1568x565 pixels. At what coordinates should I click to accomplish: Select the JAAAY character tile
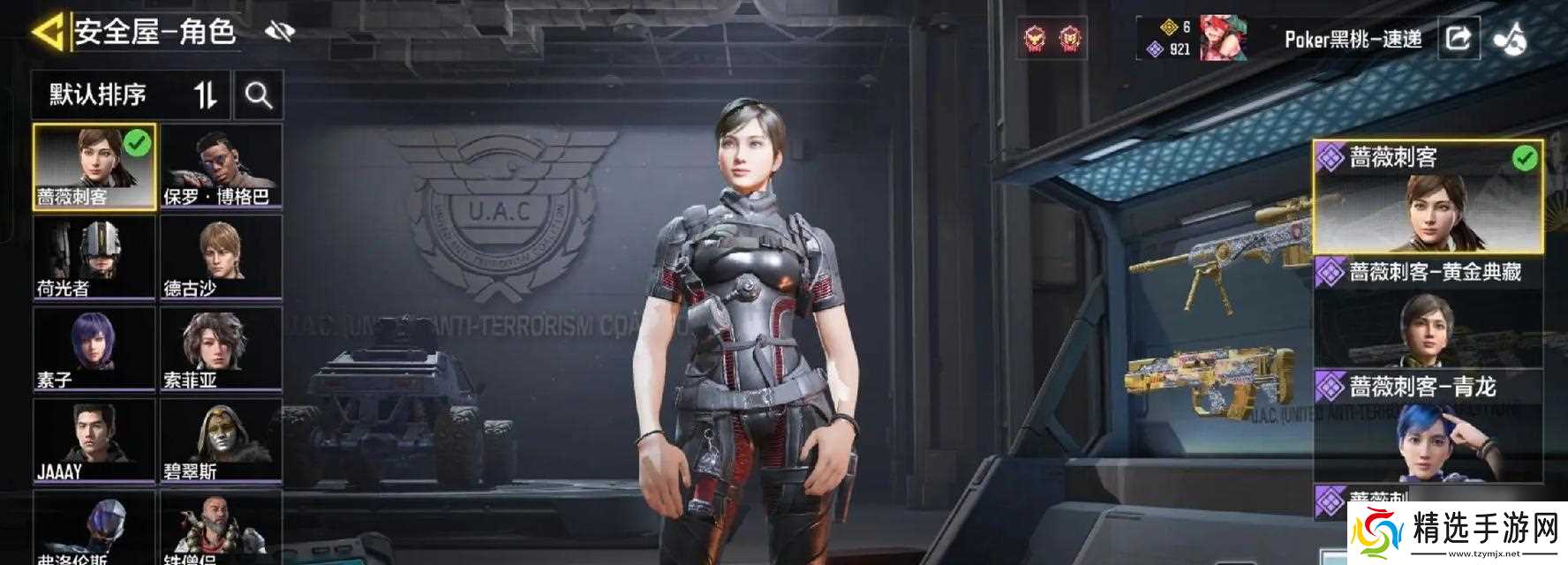pos(94,441)
